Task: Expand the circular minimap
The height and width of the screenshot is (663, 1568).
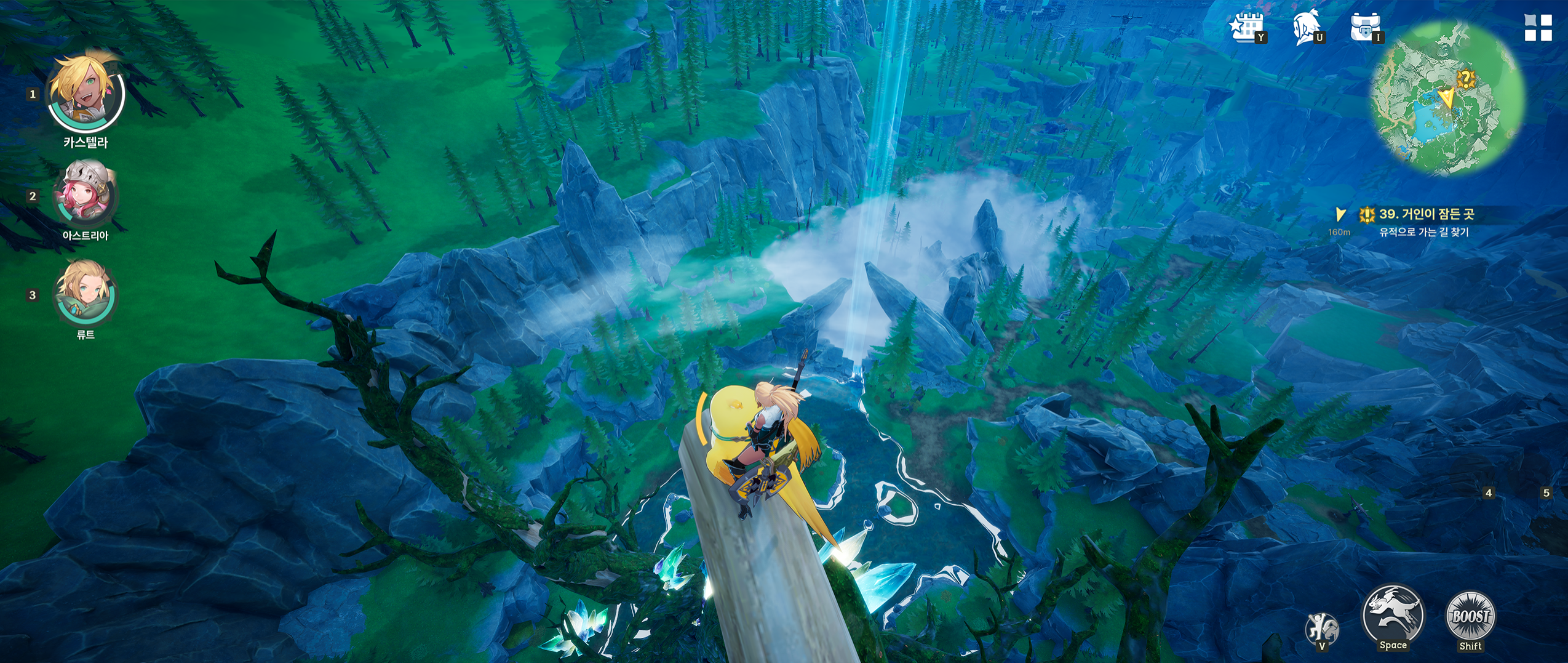Action: click(x=1447, y=100)
